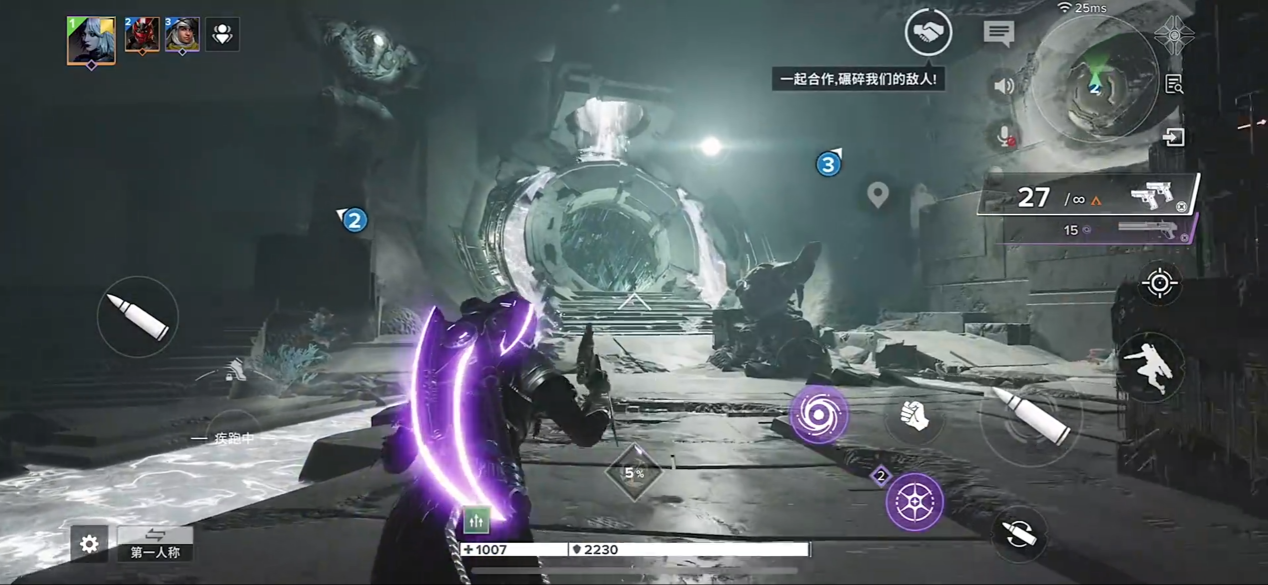Image resolution: width=1268 pixels, height=585 pixels.
Task: Open the circular minimap
Action: coord(1096,80)
